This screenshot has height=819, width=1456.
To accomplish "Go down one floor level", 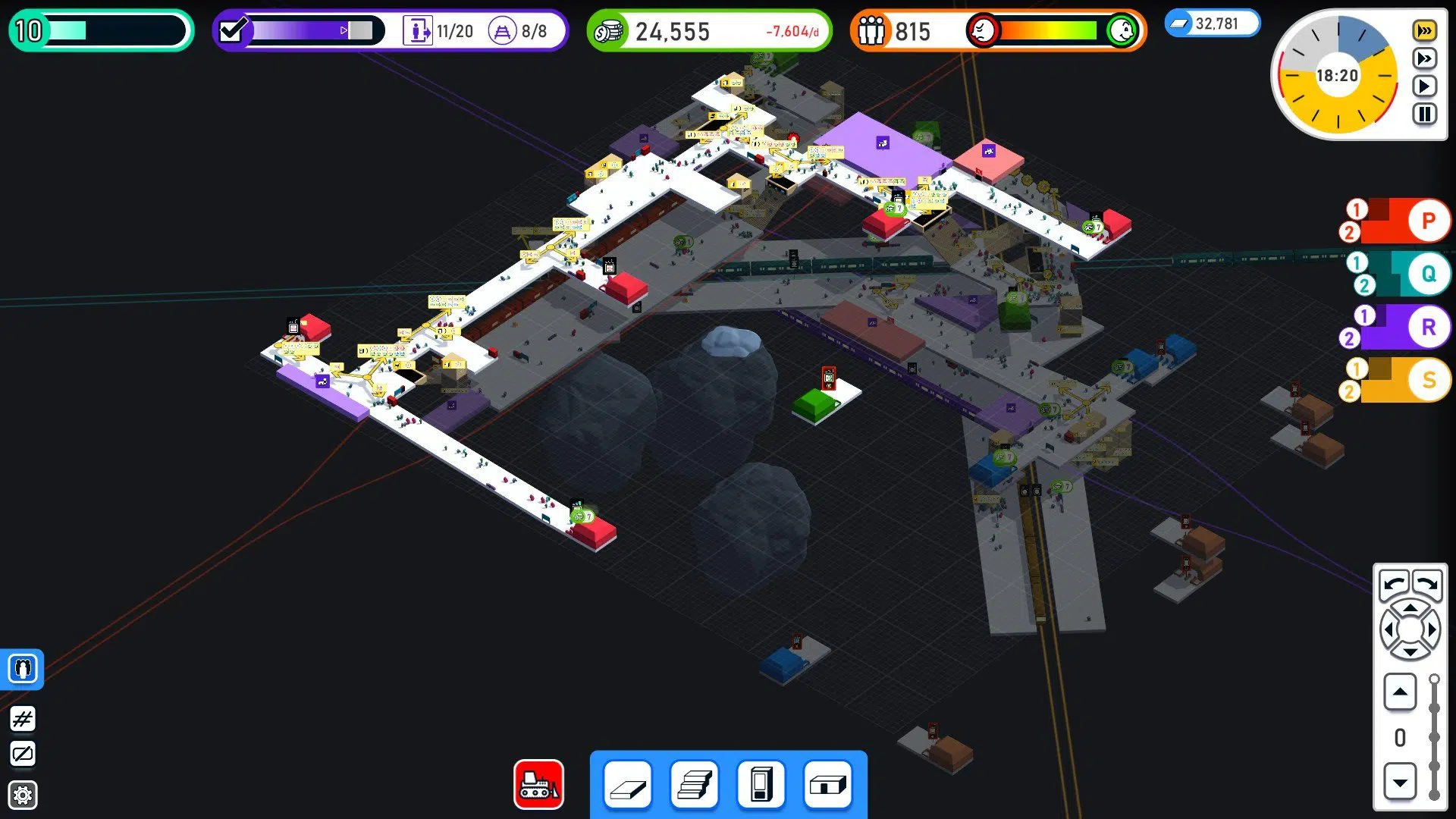I will (x=1400, y=782).
